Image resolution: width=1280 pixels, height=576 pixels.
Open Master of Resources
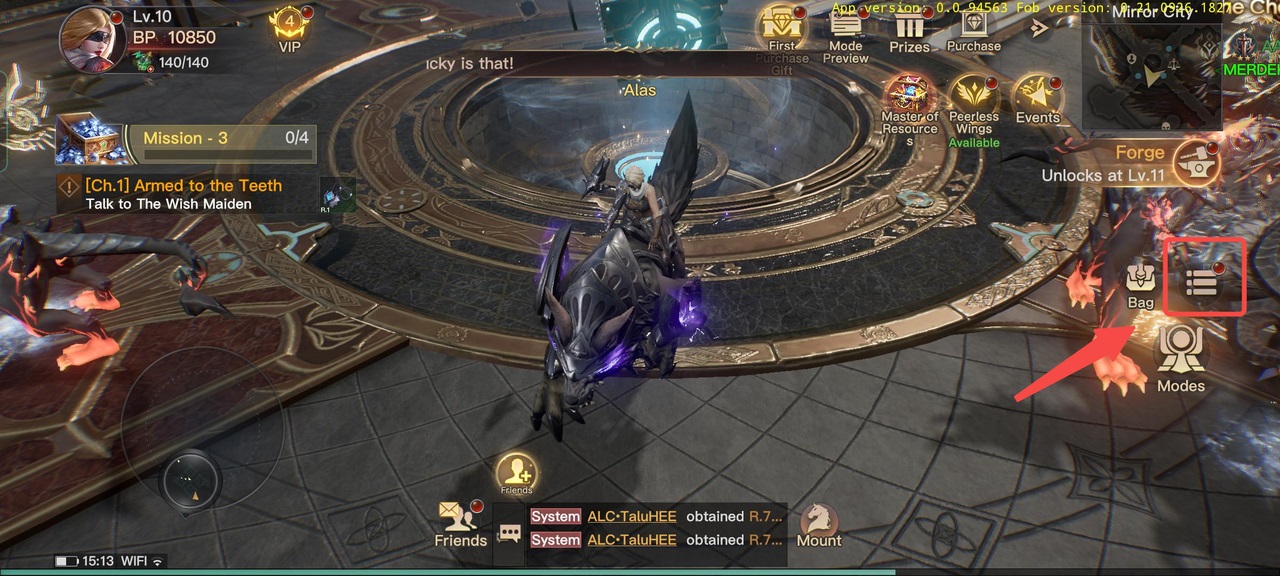click(909, 102)
